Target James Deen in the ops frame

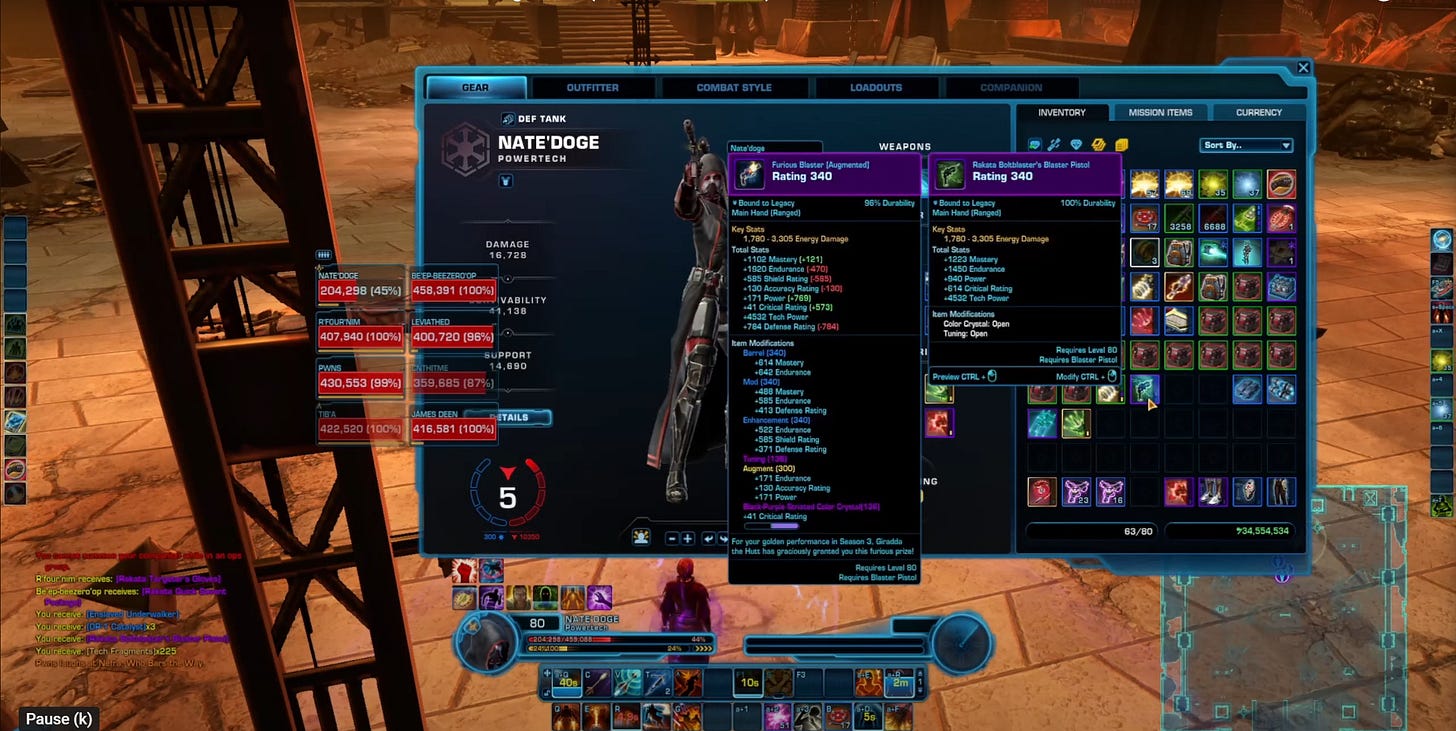pyautogui.click(x=453, y=427)
